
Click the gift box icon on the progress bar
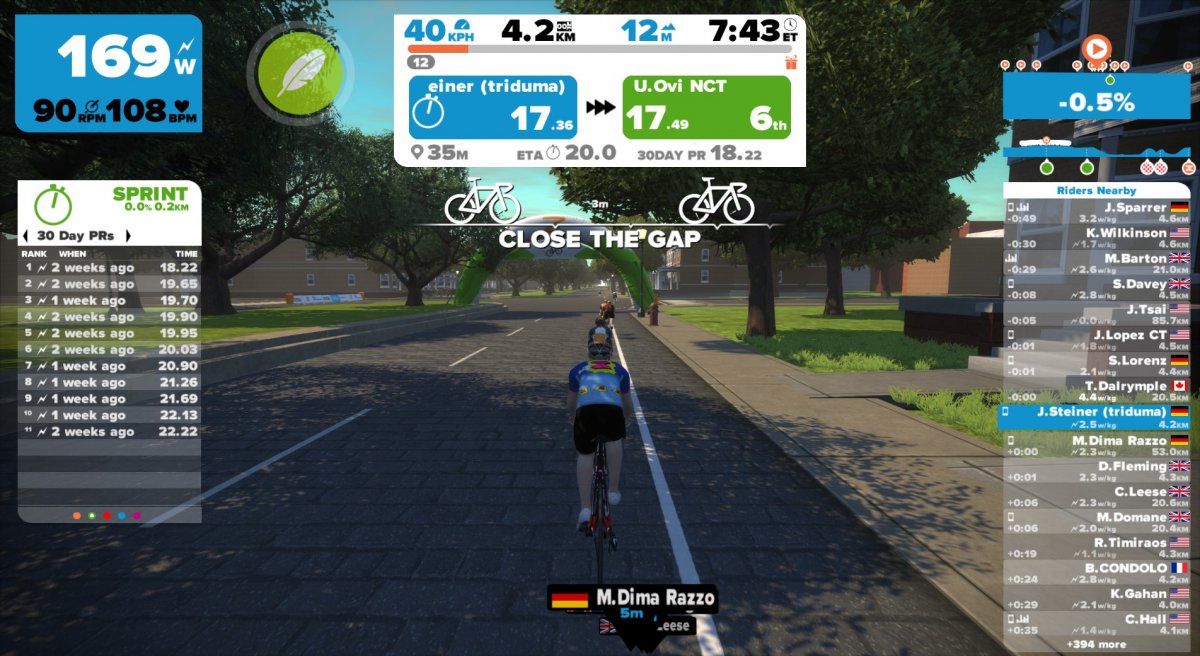pyautogui.click(x=791, y=62)
